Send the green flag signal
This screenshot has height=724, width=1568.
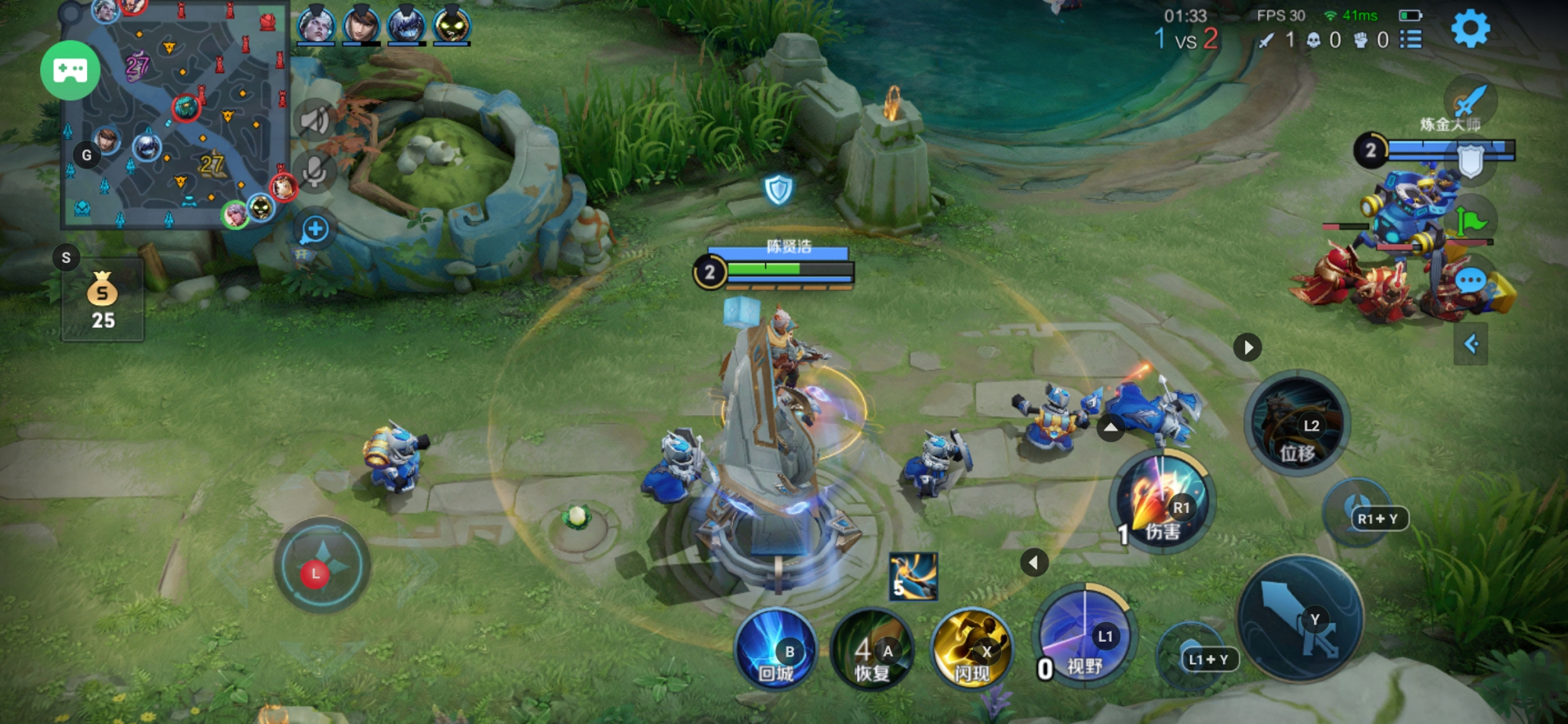tap(1470, 222)
